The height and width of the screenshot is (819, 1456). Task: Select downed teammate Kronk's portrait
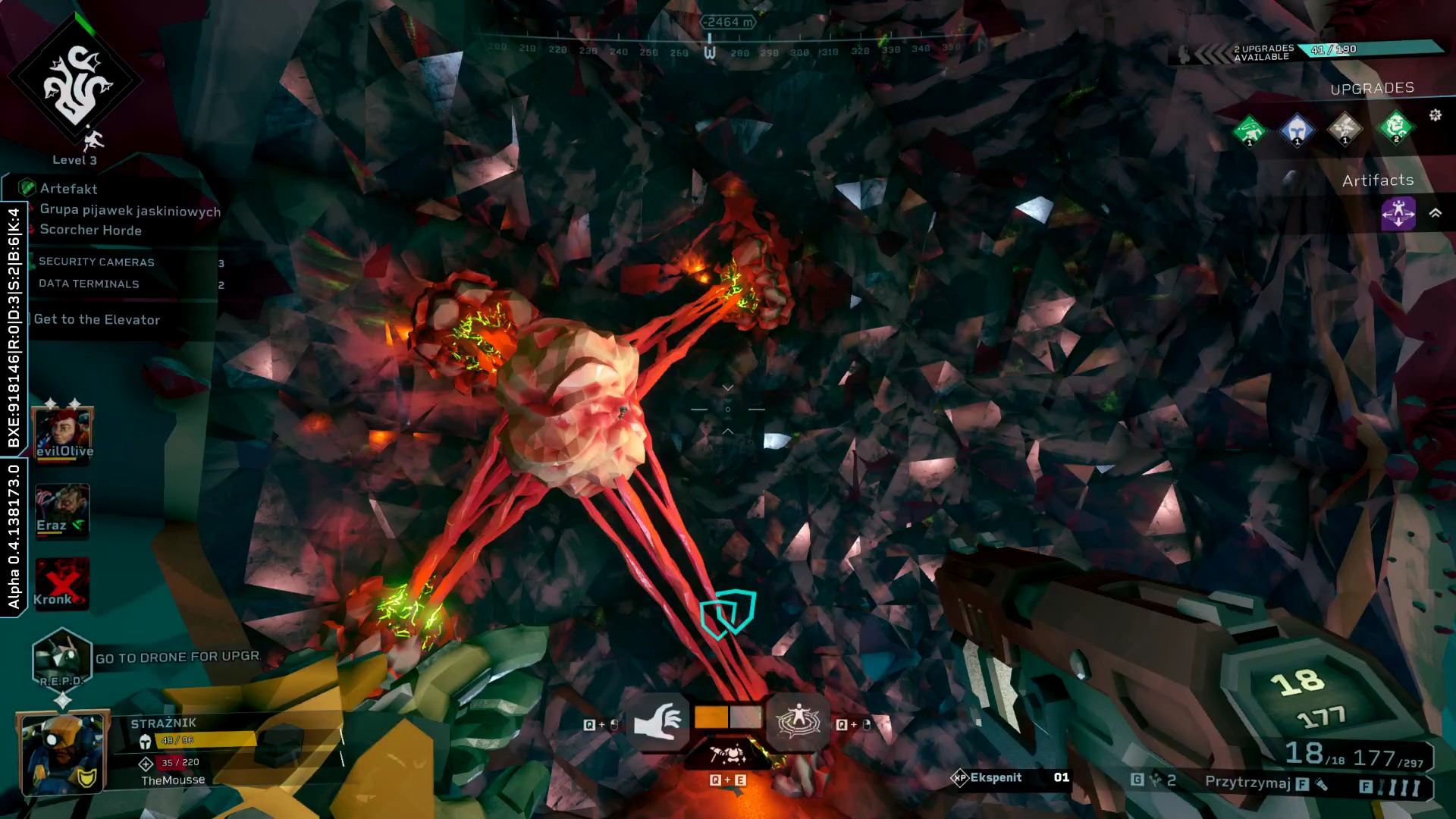click(61, 584)
